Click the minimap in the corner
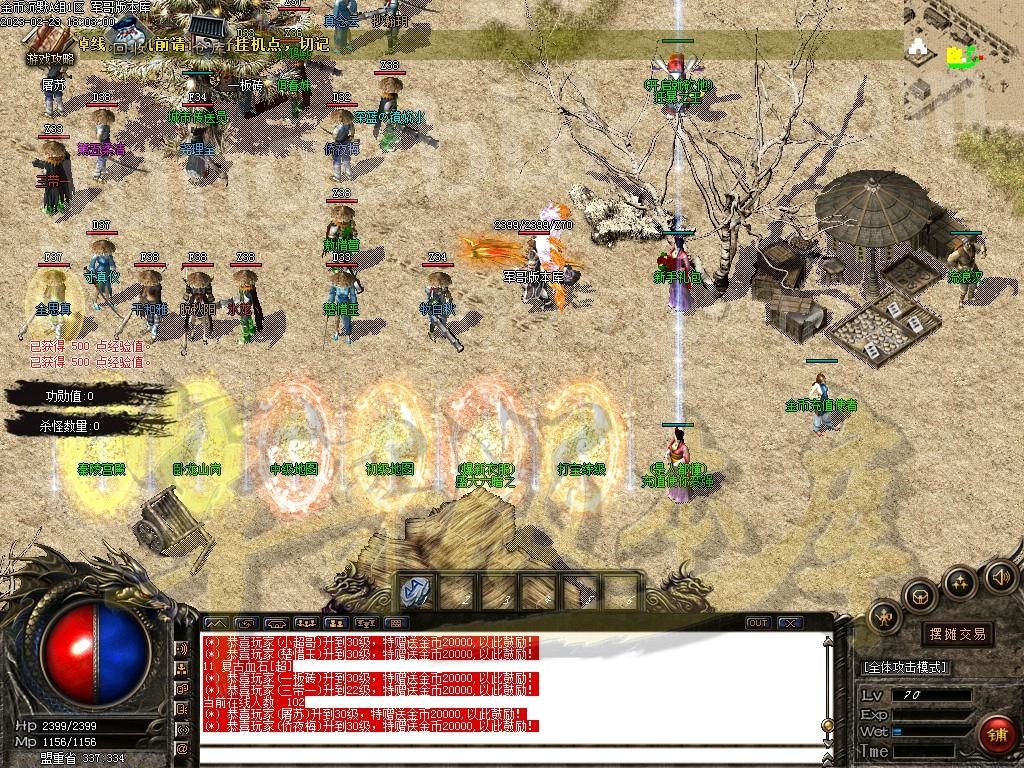This screenshot has width=1024, height=768. [963, 60]
